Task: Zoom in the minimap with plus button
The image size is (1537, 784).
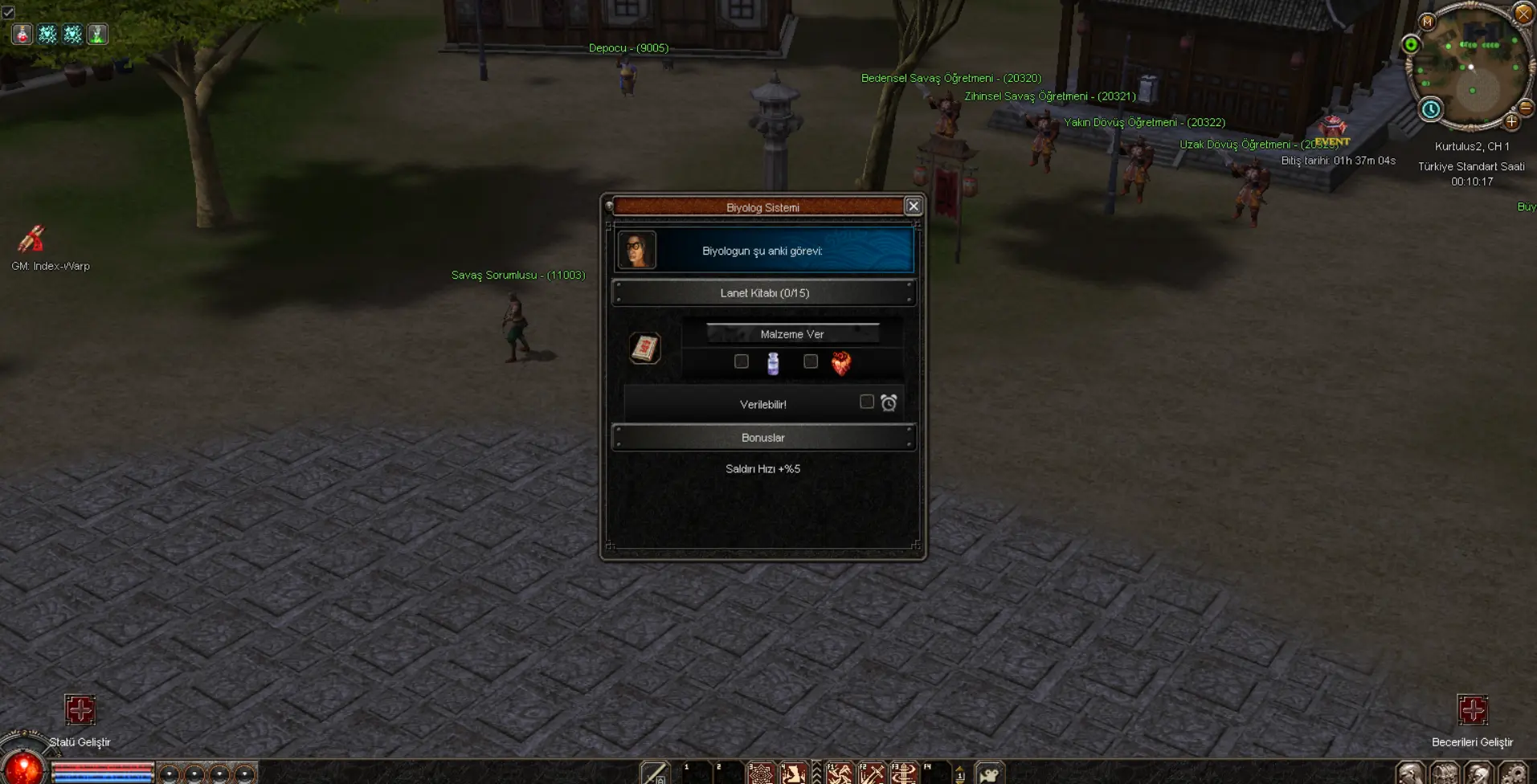Action: pos(1511,122)
